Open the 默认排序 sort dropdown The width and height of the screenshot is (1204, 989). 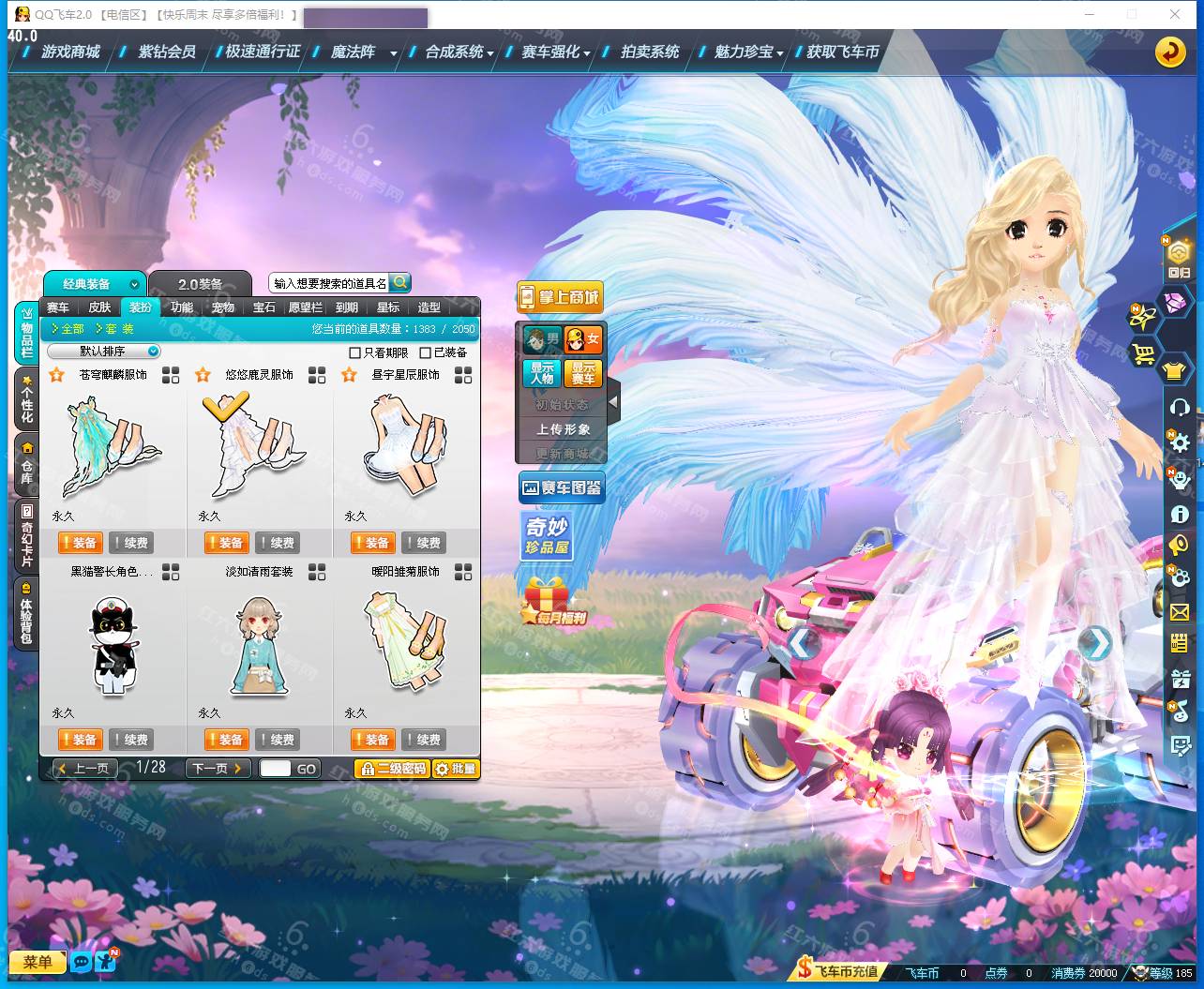[x=104, y=352]
